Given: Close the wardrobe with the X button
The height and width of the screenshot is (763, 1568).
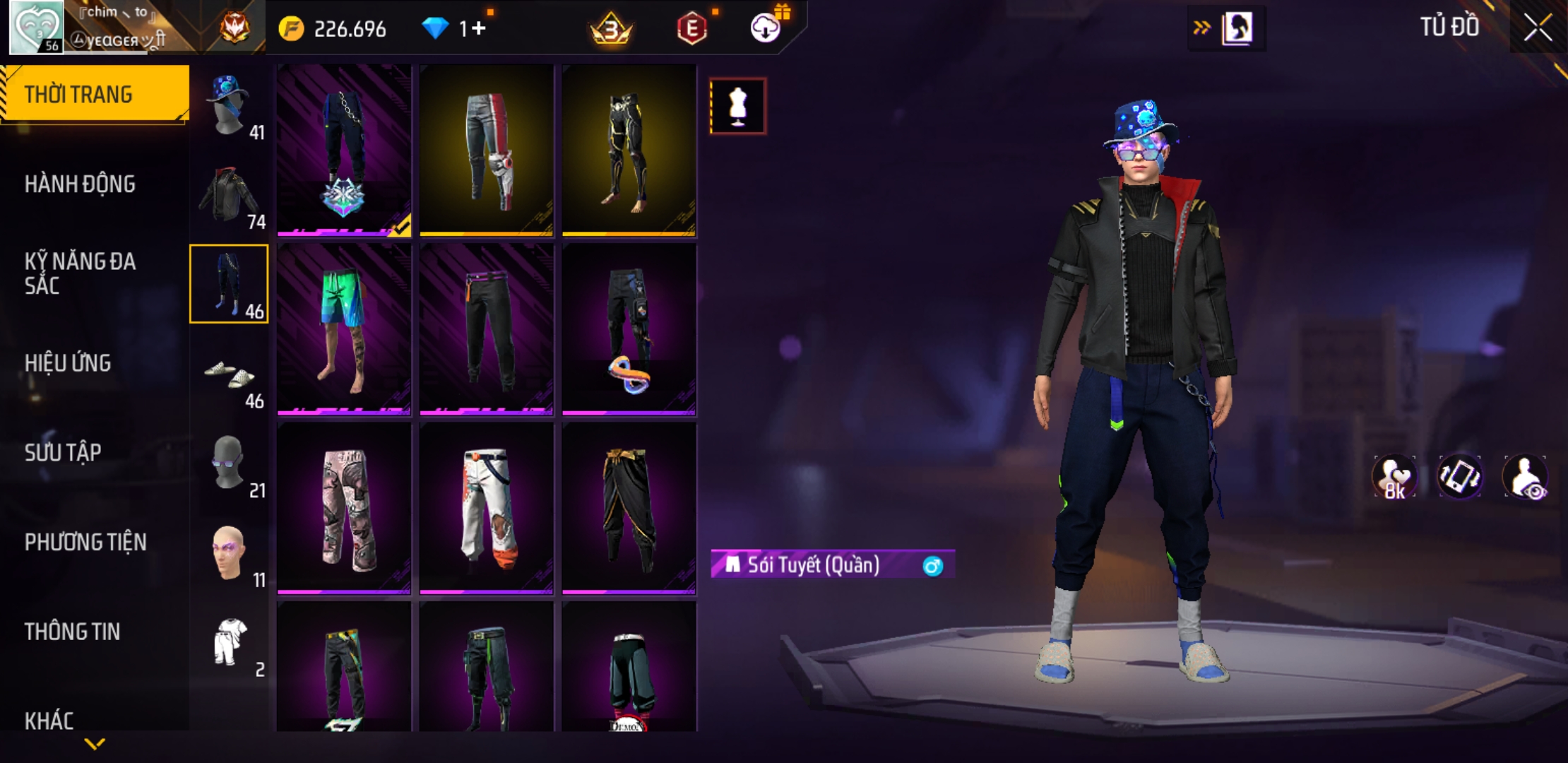Looking at the screenshot, I should pyautogui.click(x=1538, y=28).
